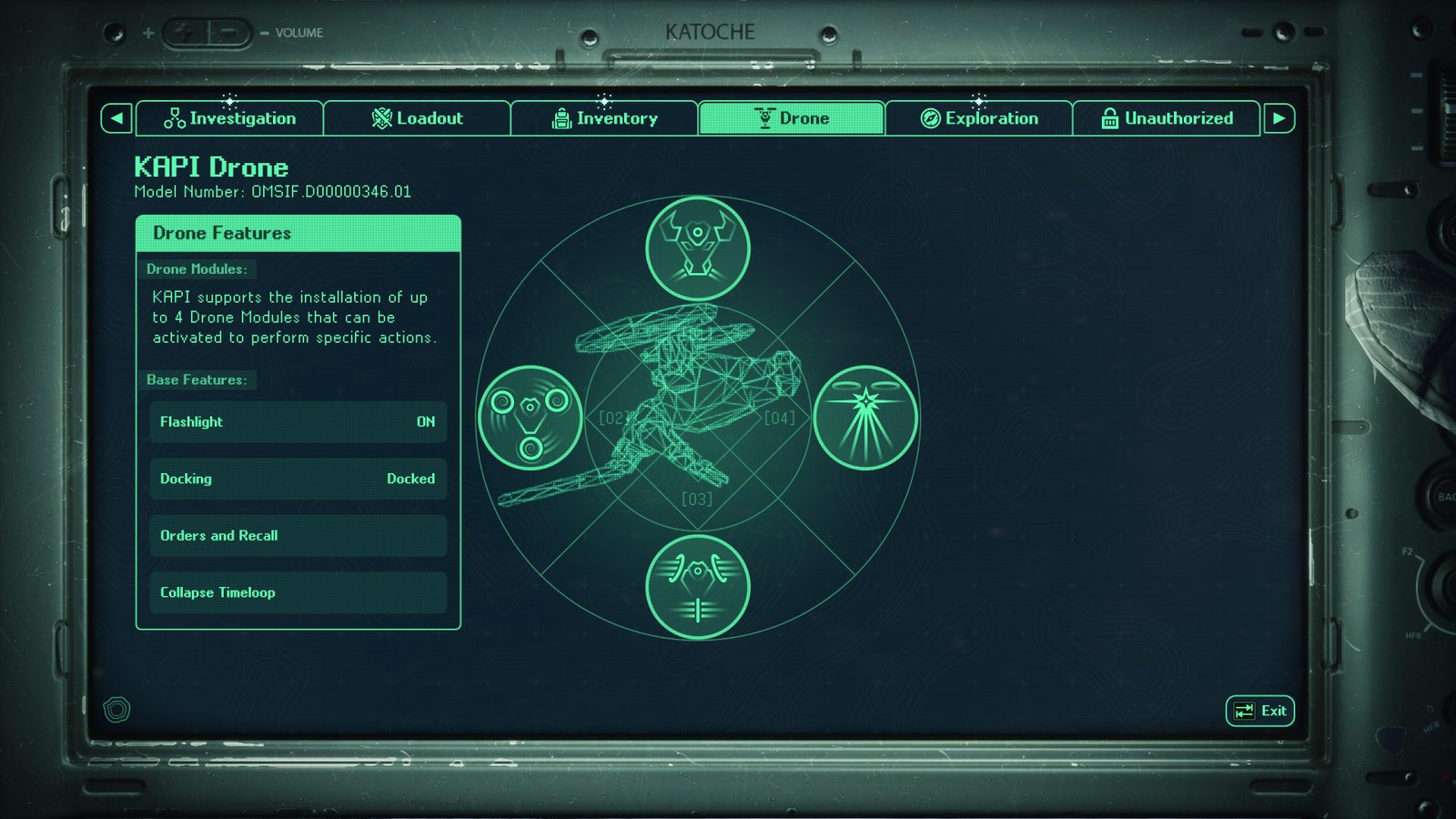
Task: Select the Docking feature row
Action: pos(298,479)
